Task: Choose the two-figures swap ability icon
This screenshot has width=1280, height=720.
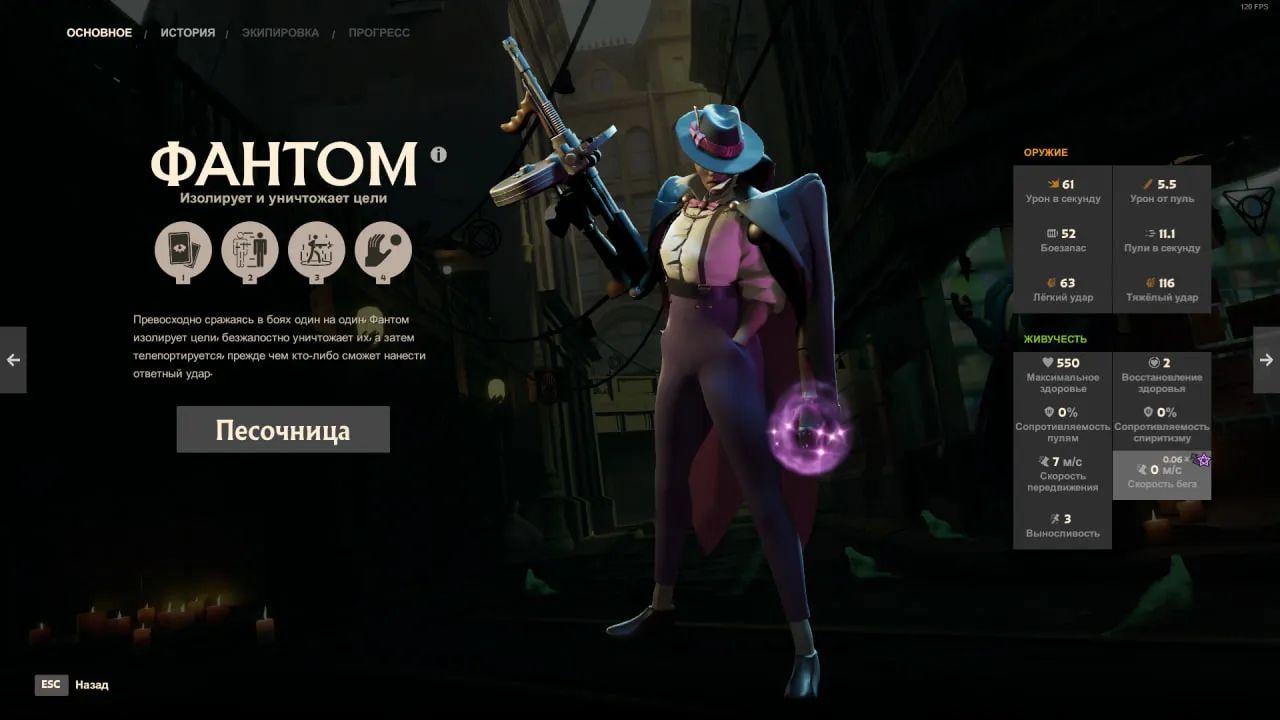Action: [250, 249]
